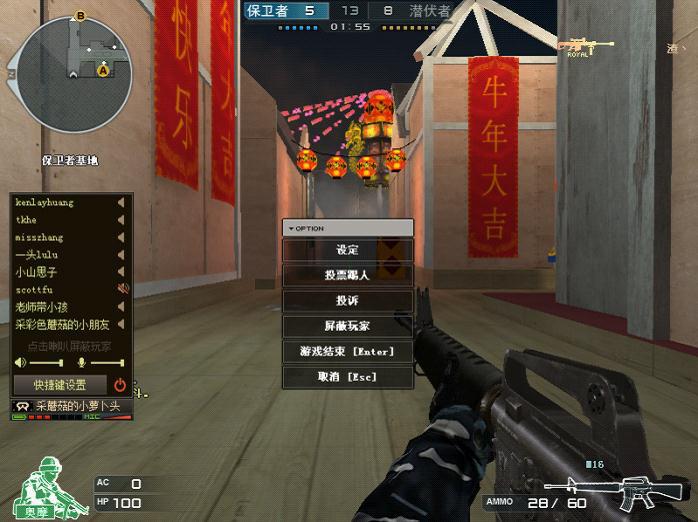Viewport: 698px width, 522px height.
Task: Unmute scottfu's red speaker icon
Action: [x=122, y=289]
